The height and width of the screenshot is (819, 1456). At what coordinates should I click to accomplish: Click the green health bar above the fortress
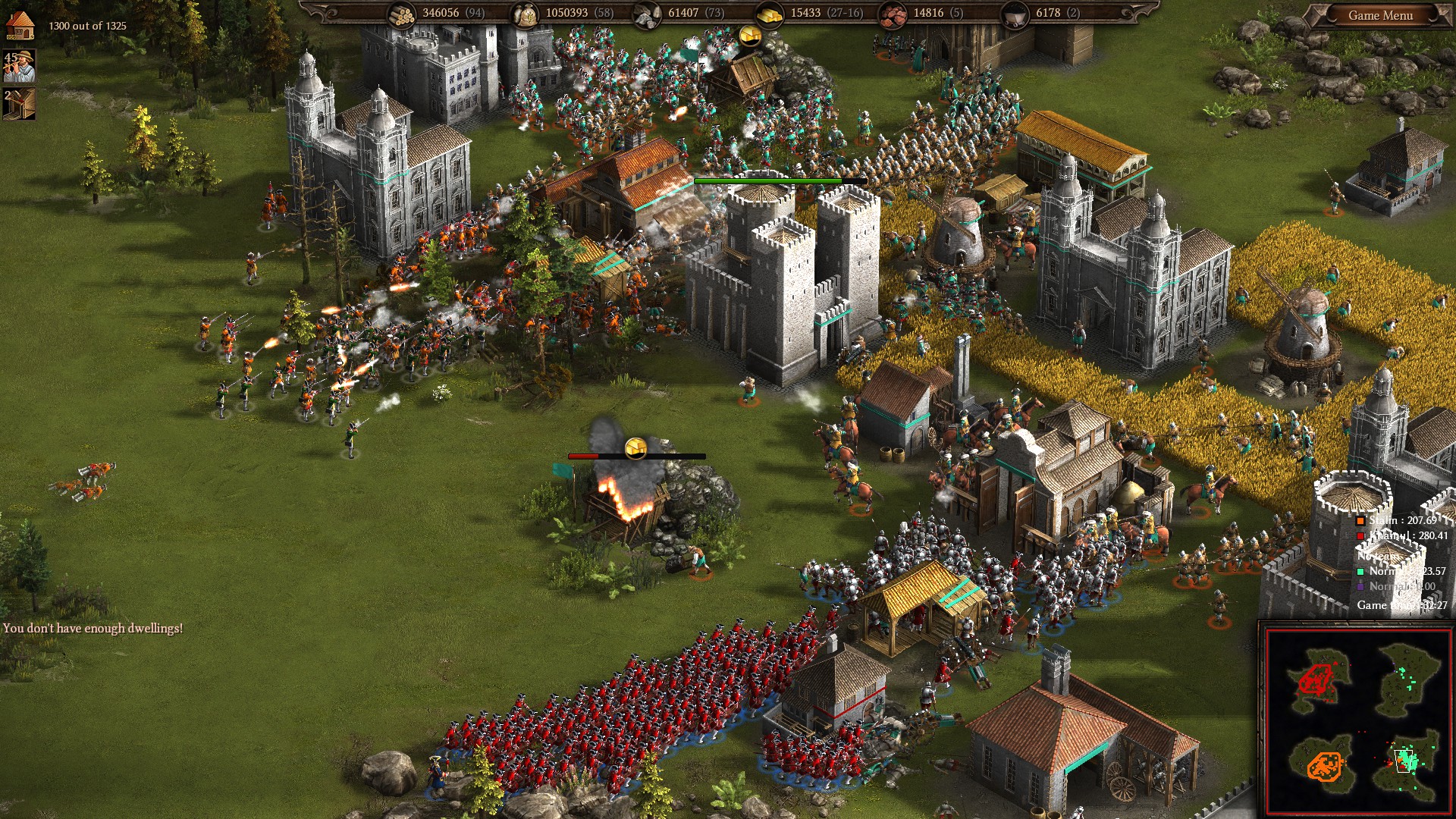[x=769, y=182]
